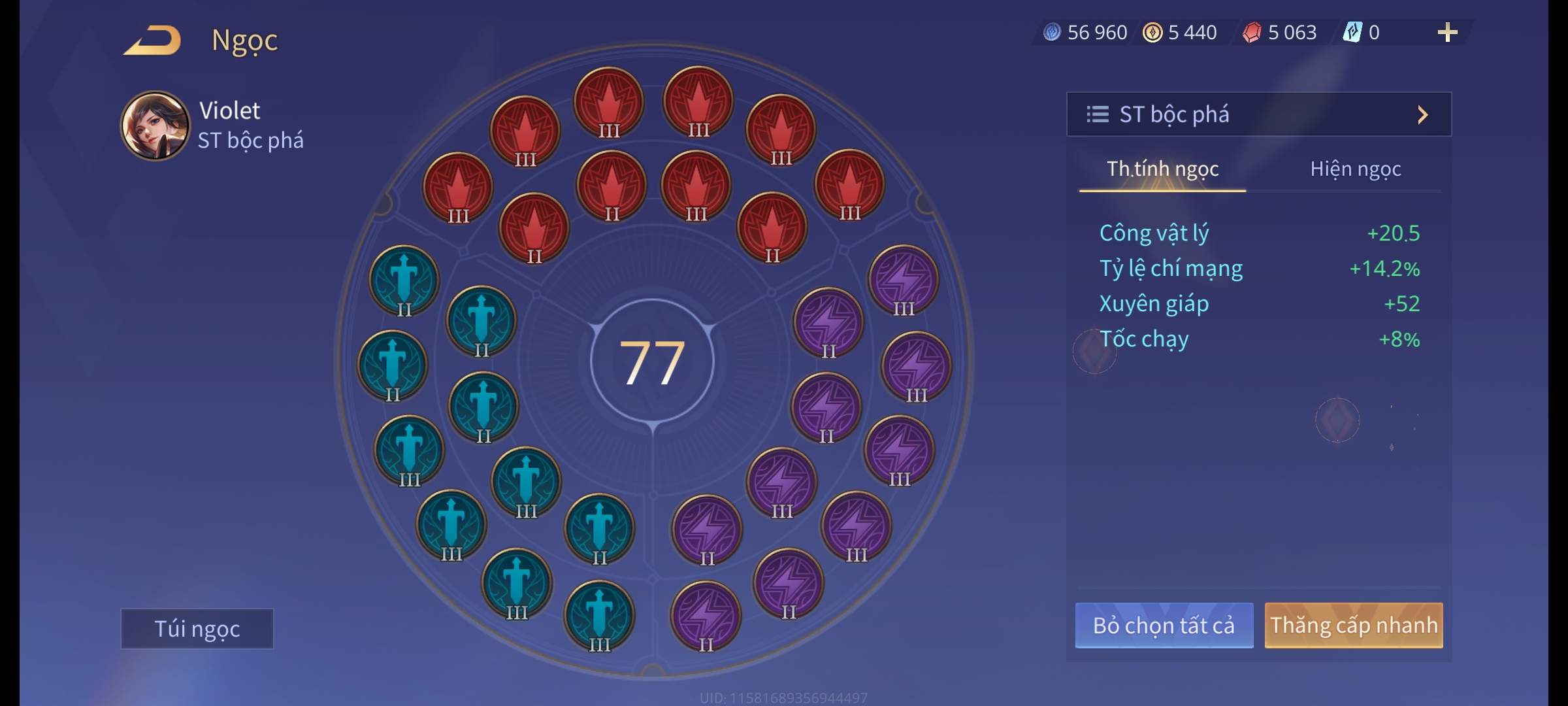Tap the Violet hero portrait
This screenshot has height=706, width=1568.
pos(155,126)
